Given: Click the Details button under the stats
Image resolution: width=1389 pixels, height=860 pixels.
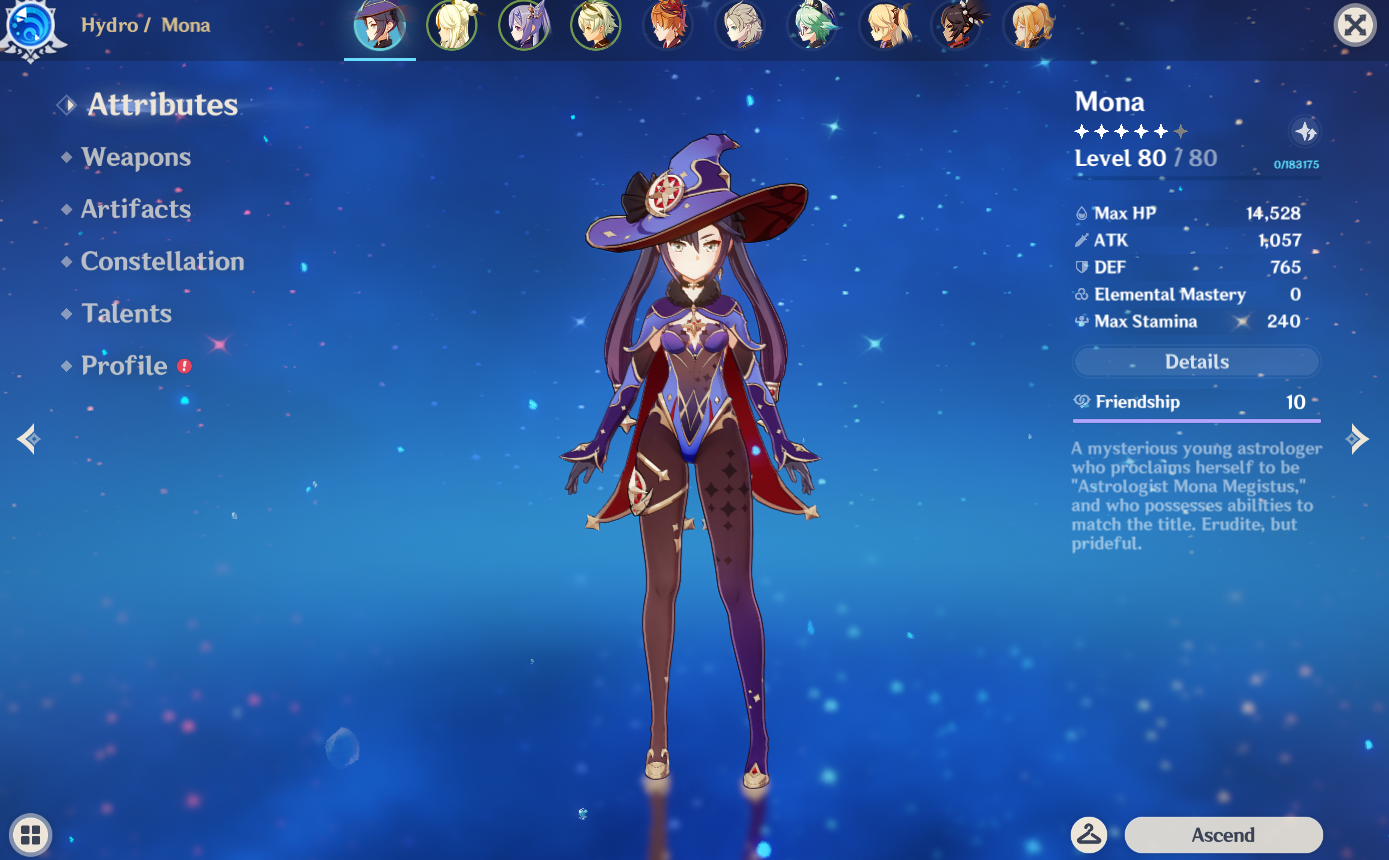Looking at the screenshot, I should point(1196,362).
